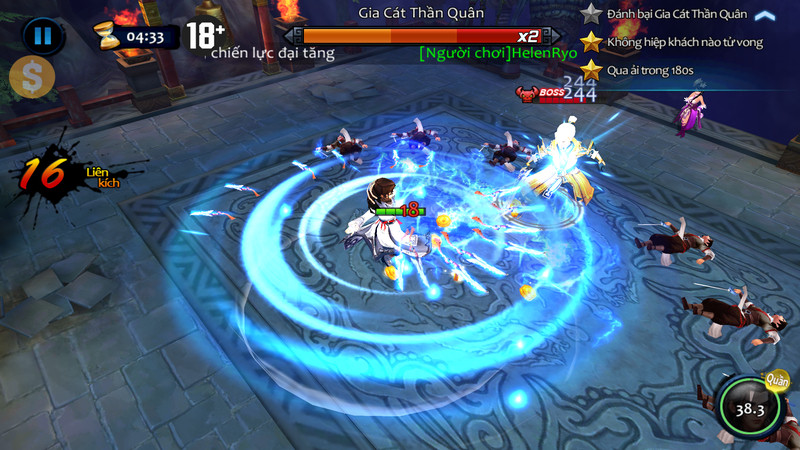Pause the battle
The width and height of the screenshot is (800, 450).
(x=43, y=37)
